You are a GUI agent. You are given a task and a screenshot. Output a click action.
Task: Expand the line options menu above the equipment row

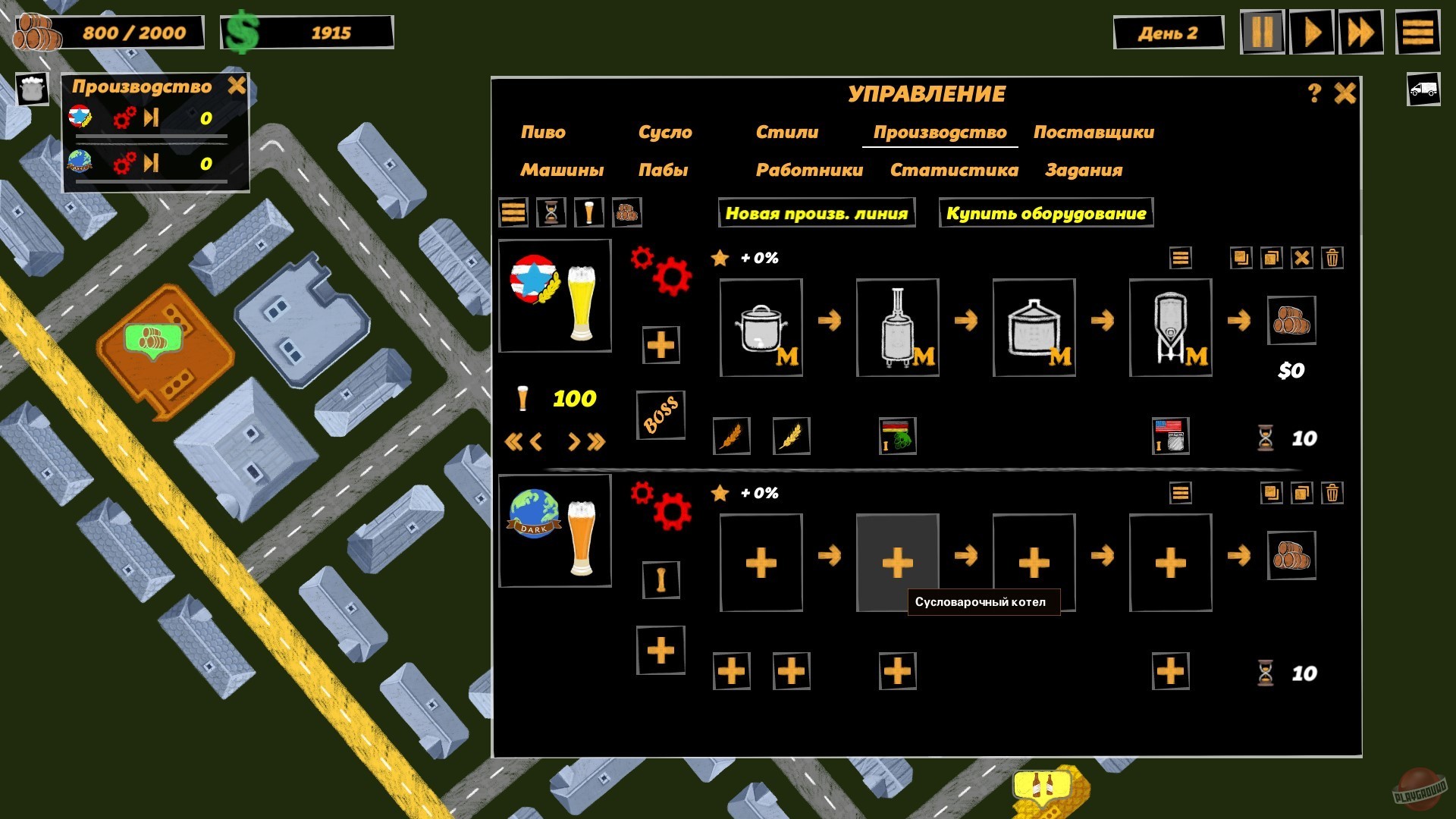click(1180, 257)
